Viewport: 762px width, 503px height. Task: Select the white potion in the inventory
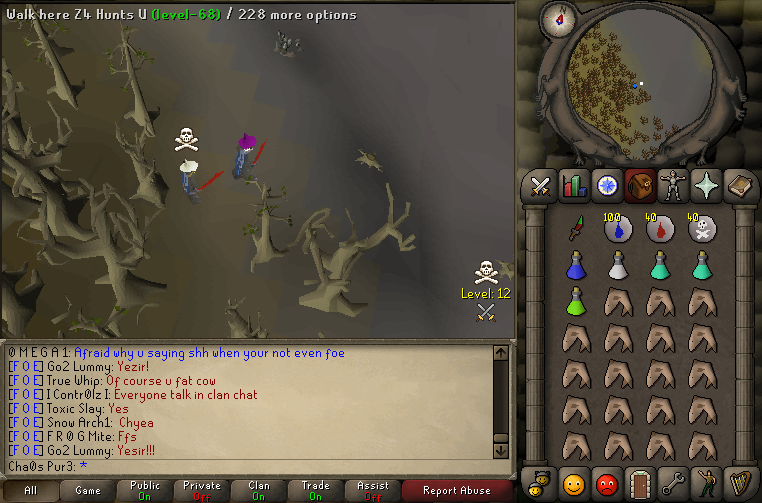click(617, 265)
